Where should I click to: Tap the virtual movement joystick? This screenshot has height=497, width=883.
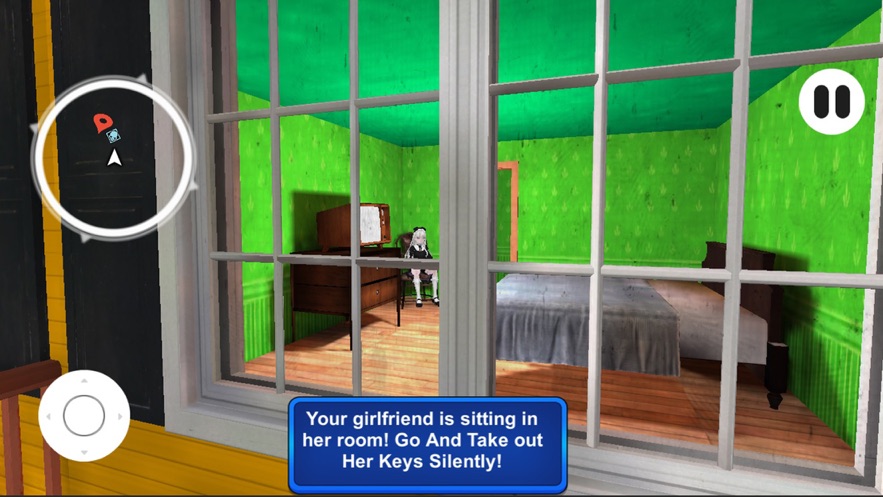tap(84, 415)
